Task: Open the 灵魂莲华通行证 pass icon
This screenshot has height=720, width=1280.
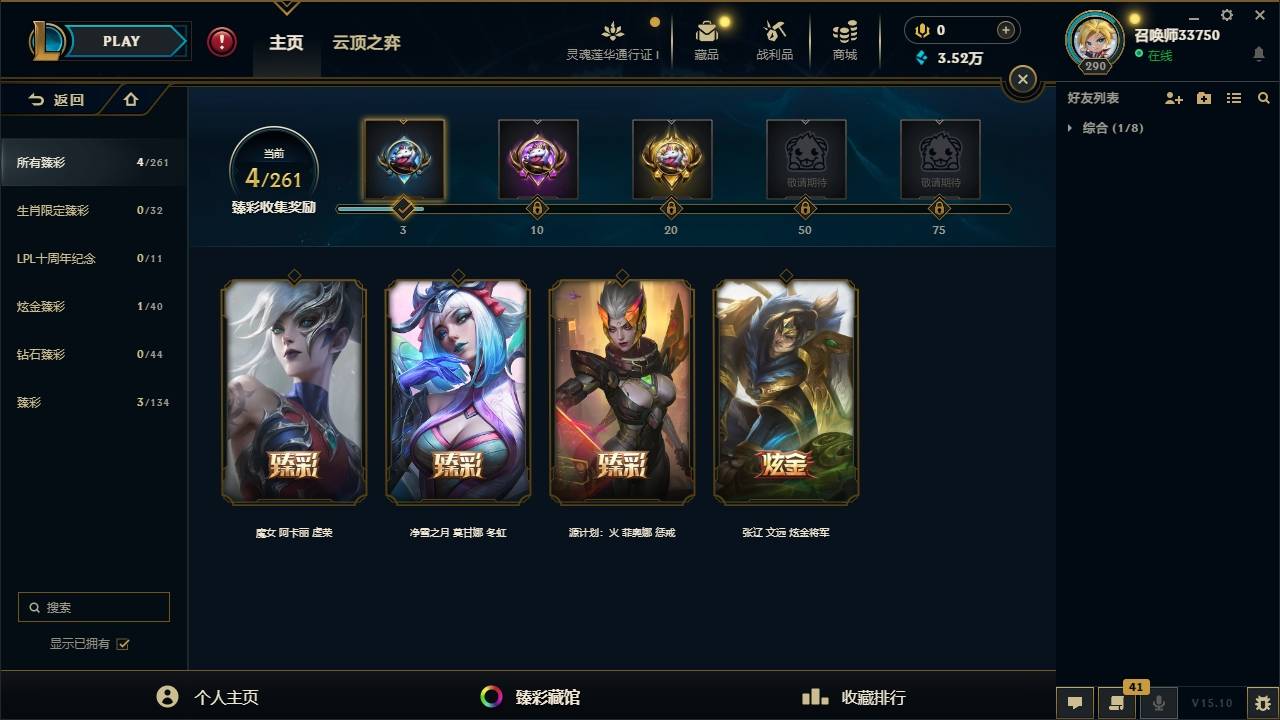Action: point(611,33)
